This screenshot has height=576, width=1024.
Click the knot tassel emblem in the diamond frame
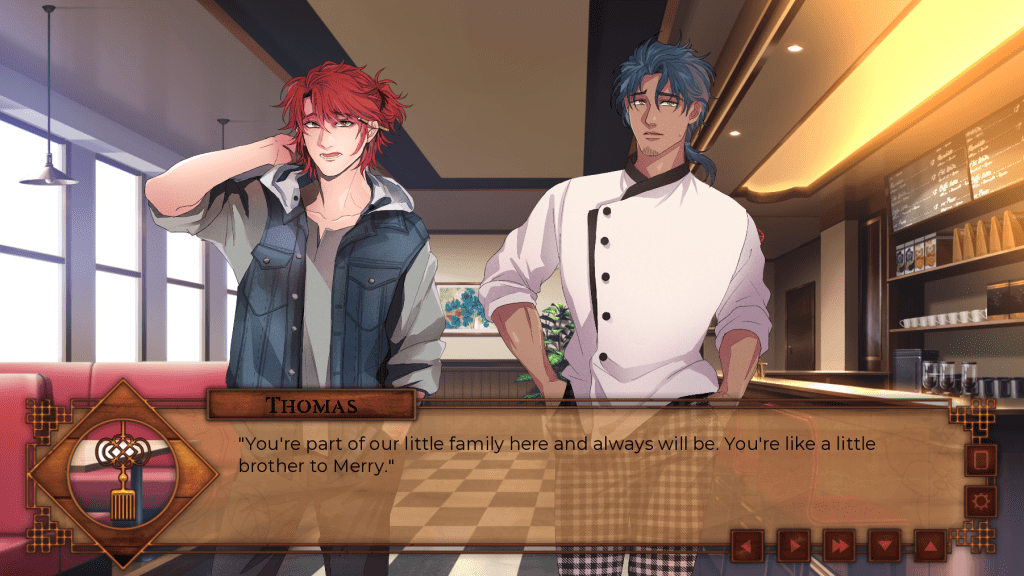click(x=122, y=473)
